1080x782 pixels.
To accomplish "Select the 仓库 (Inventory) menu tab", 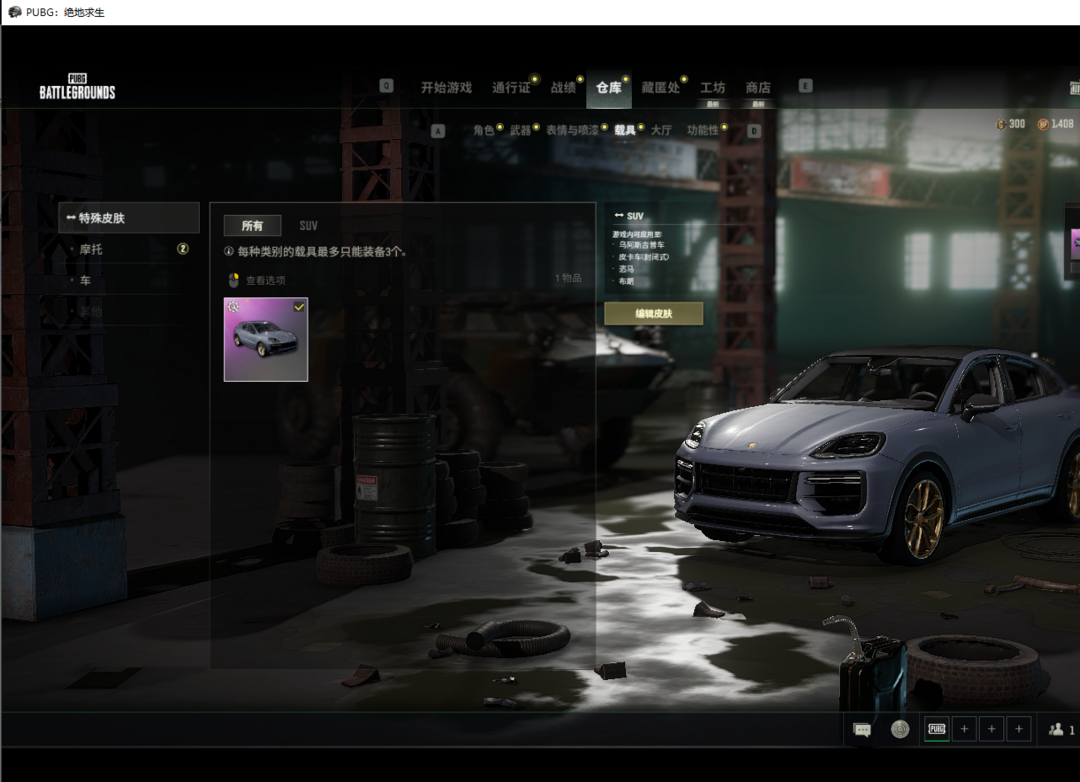I will (x=608, y=88).
